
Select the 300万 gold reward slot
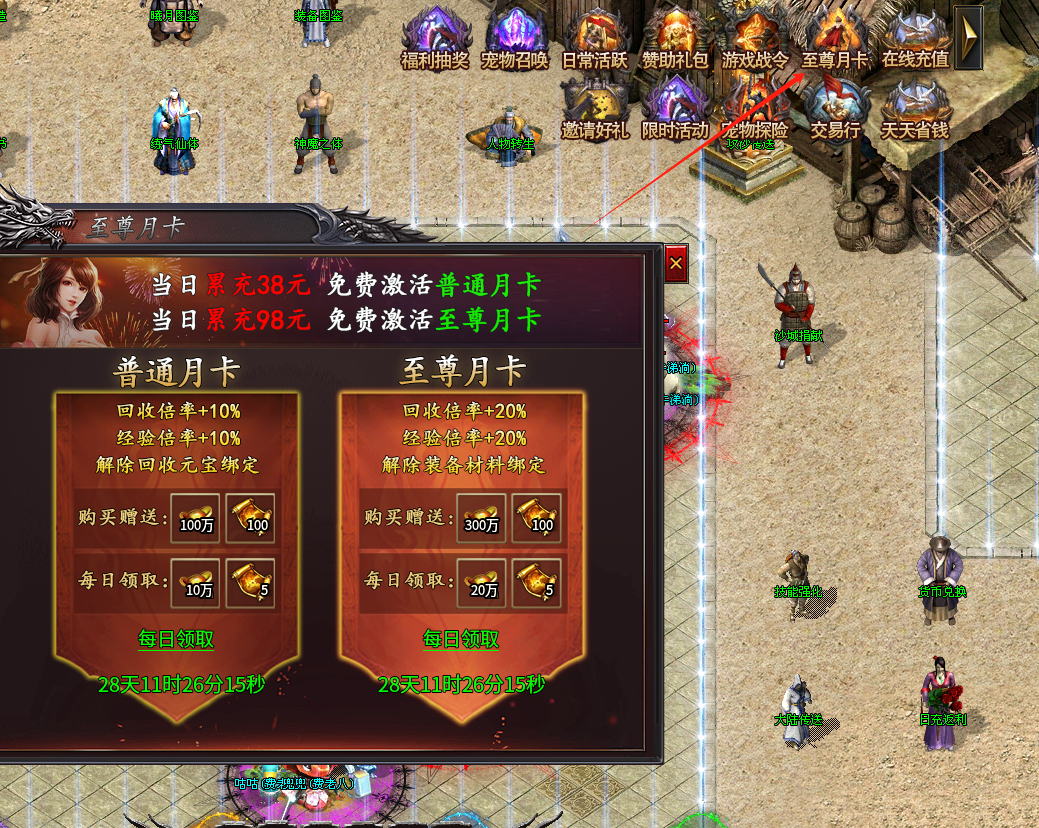click(x=481, y=518)
